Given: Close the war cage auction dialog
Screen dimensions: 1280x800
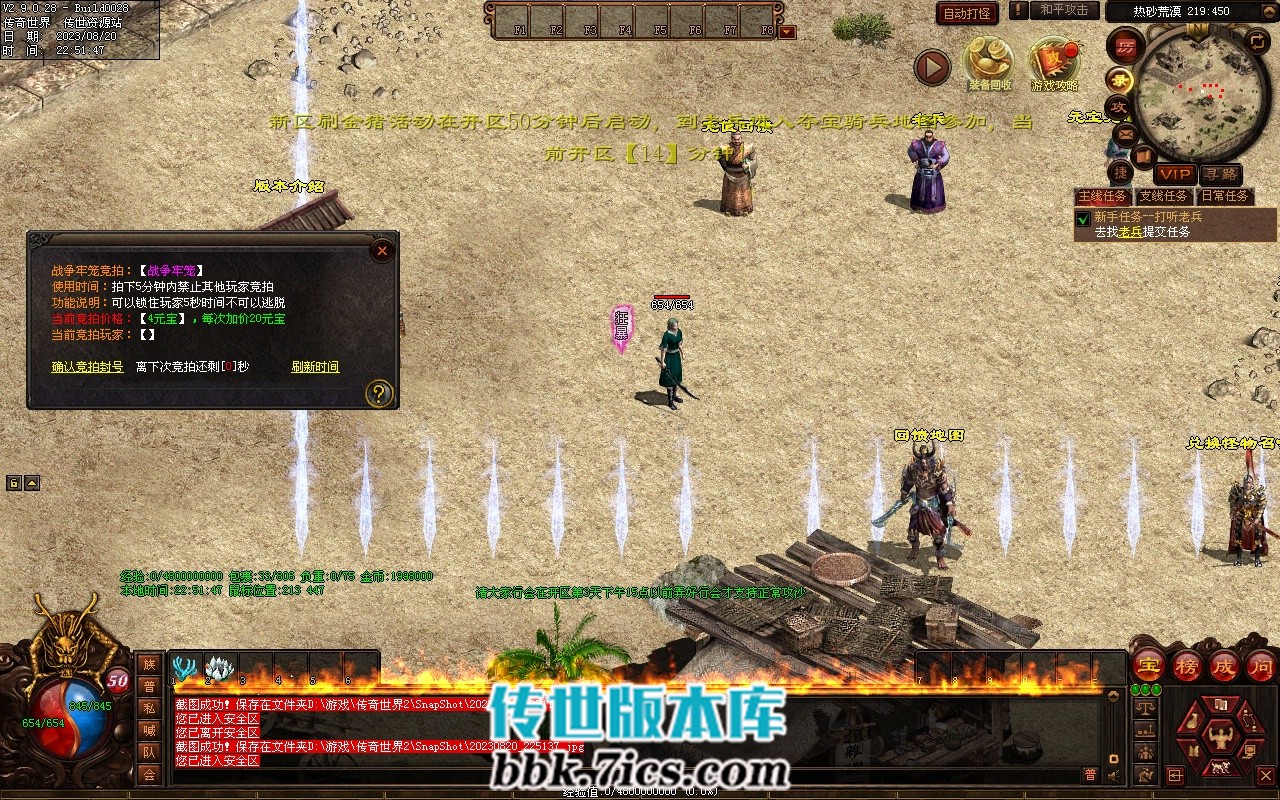Looking at the screenshot, I should (382, 251).
